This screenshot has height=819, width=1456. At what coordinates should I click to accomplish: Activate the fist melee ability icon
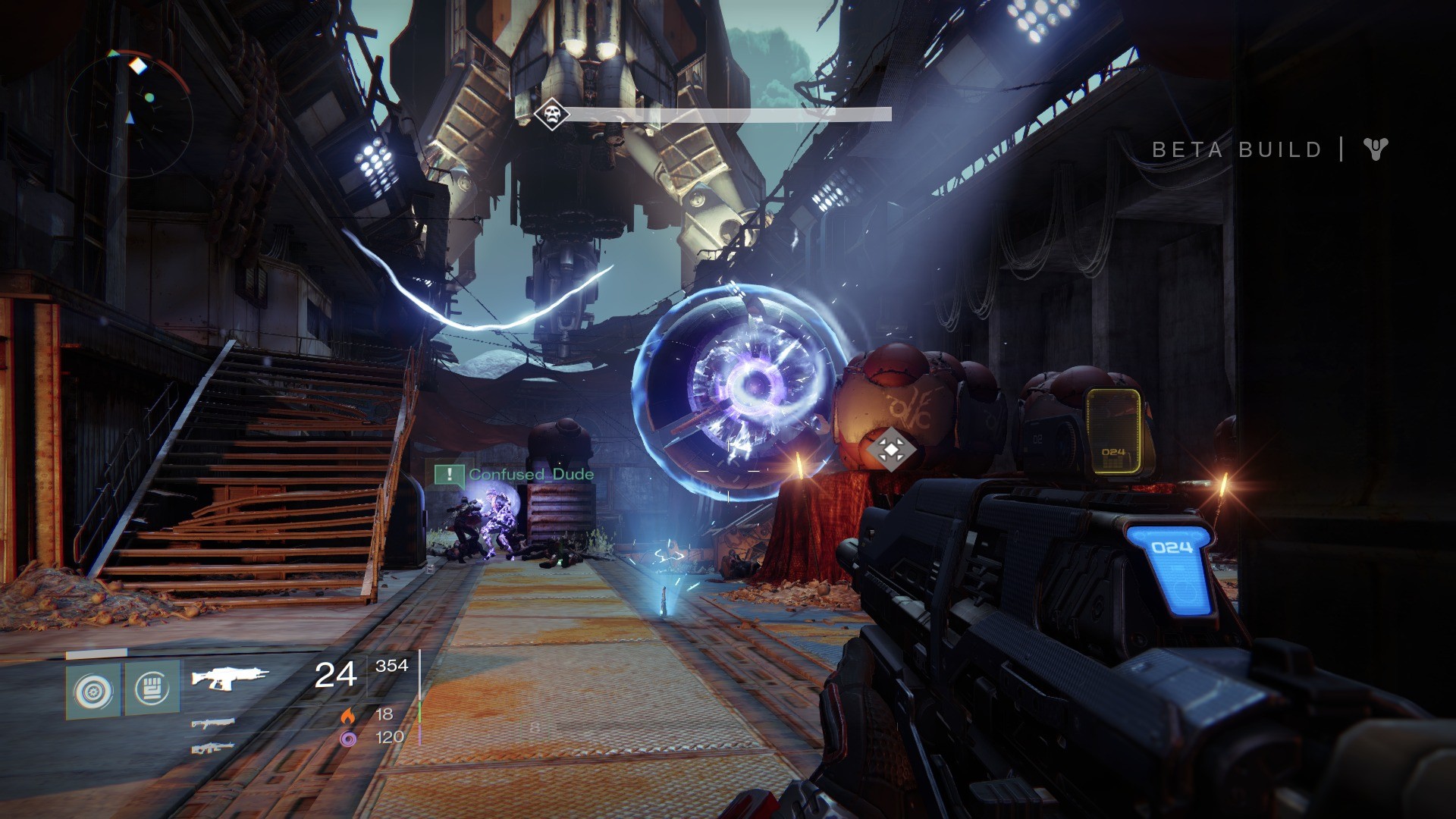(152, 689)
